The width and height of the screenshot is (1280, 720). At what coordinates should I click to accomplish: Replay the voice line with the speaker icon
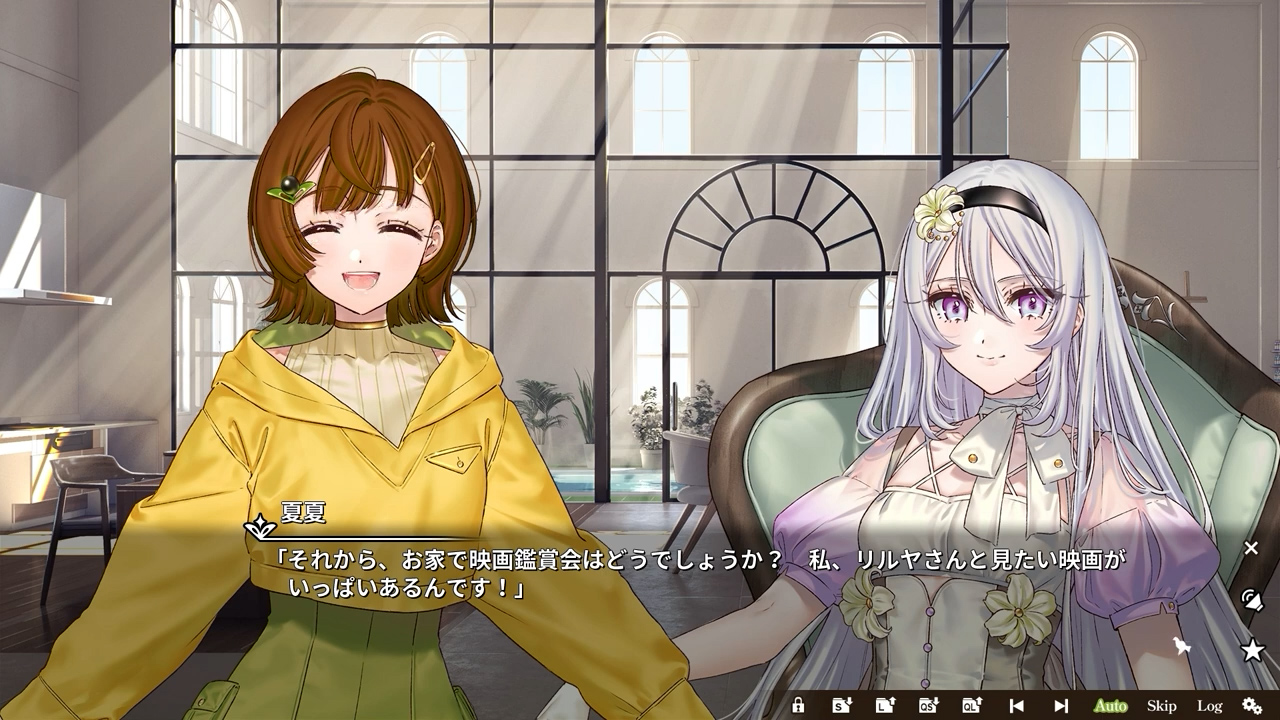coord(1251,600)
